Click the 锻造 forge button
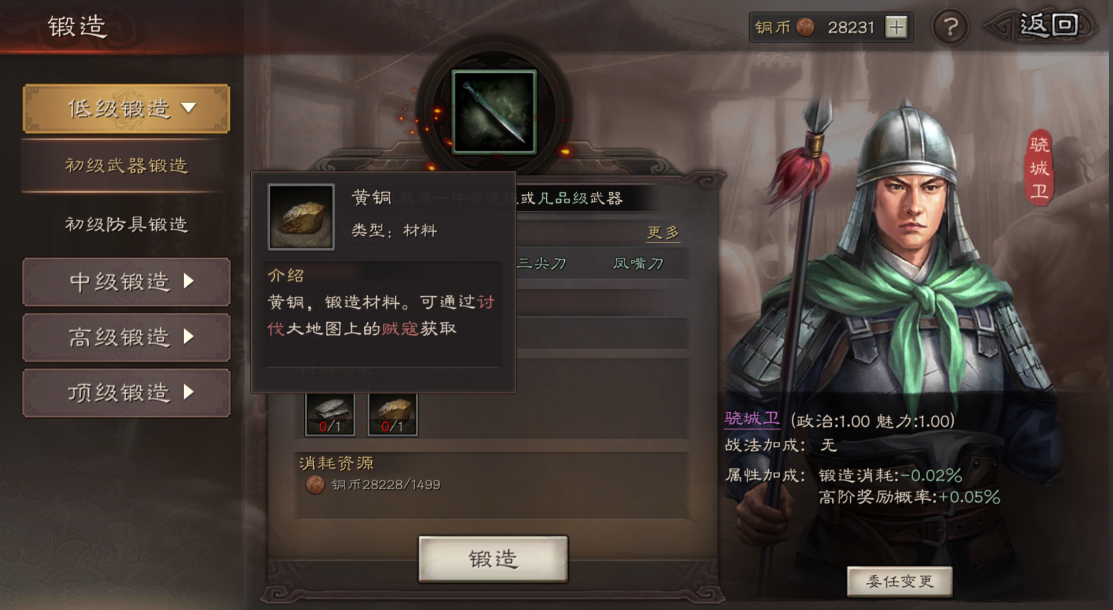 pos(493,558)
